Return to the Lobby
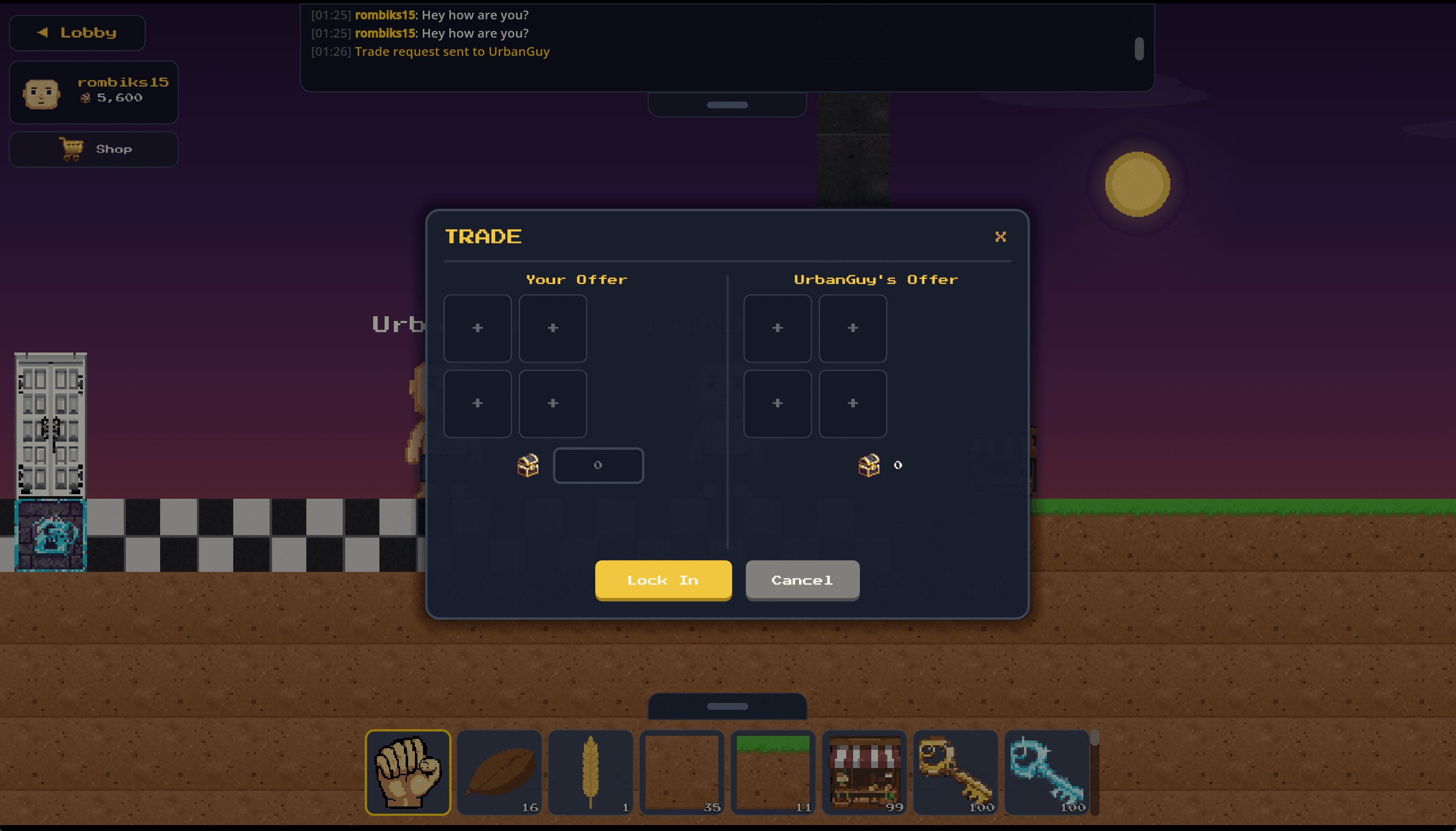The width and height of the screenshot is (1456, 831). [77, 33]
